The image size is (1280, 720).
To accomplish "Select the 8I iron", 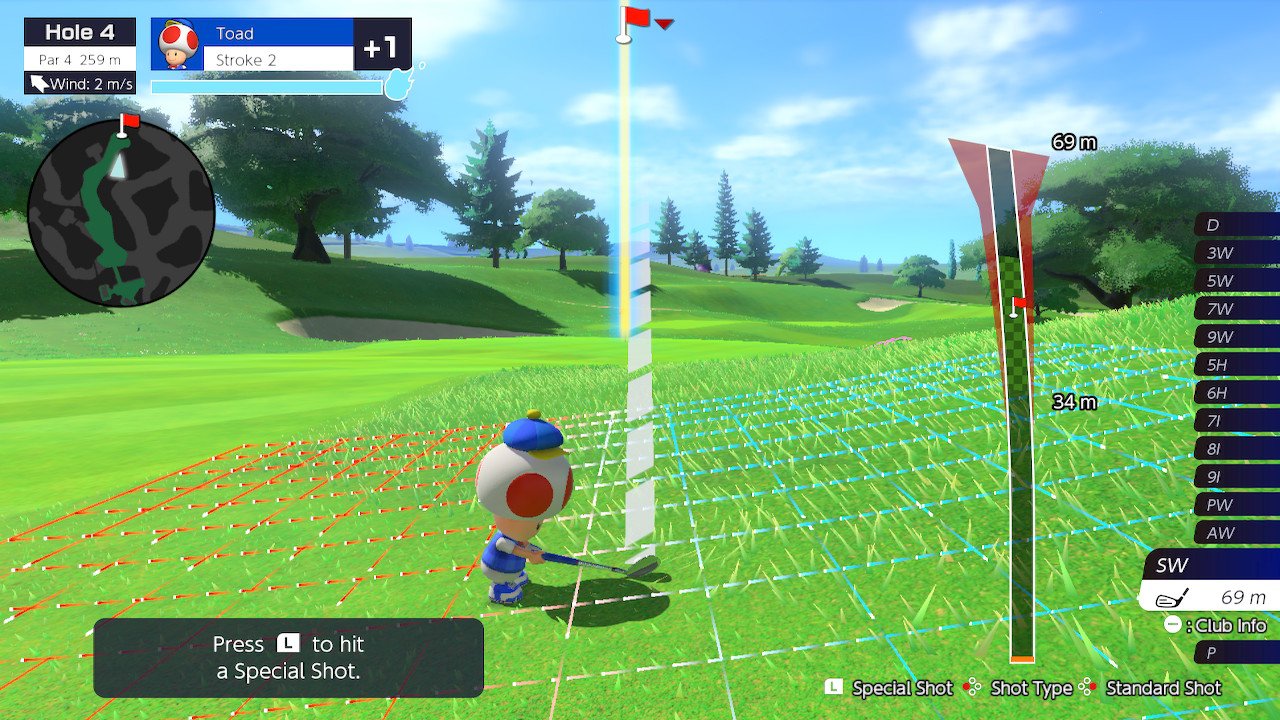I will [1236, 449].
